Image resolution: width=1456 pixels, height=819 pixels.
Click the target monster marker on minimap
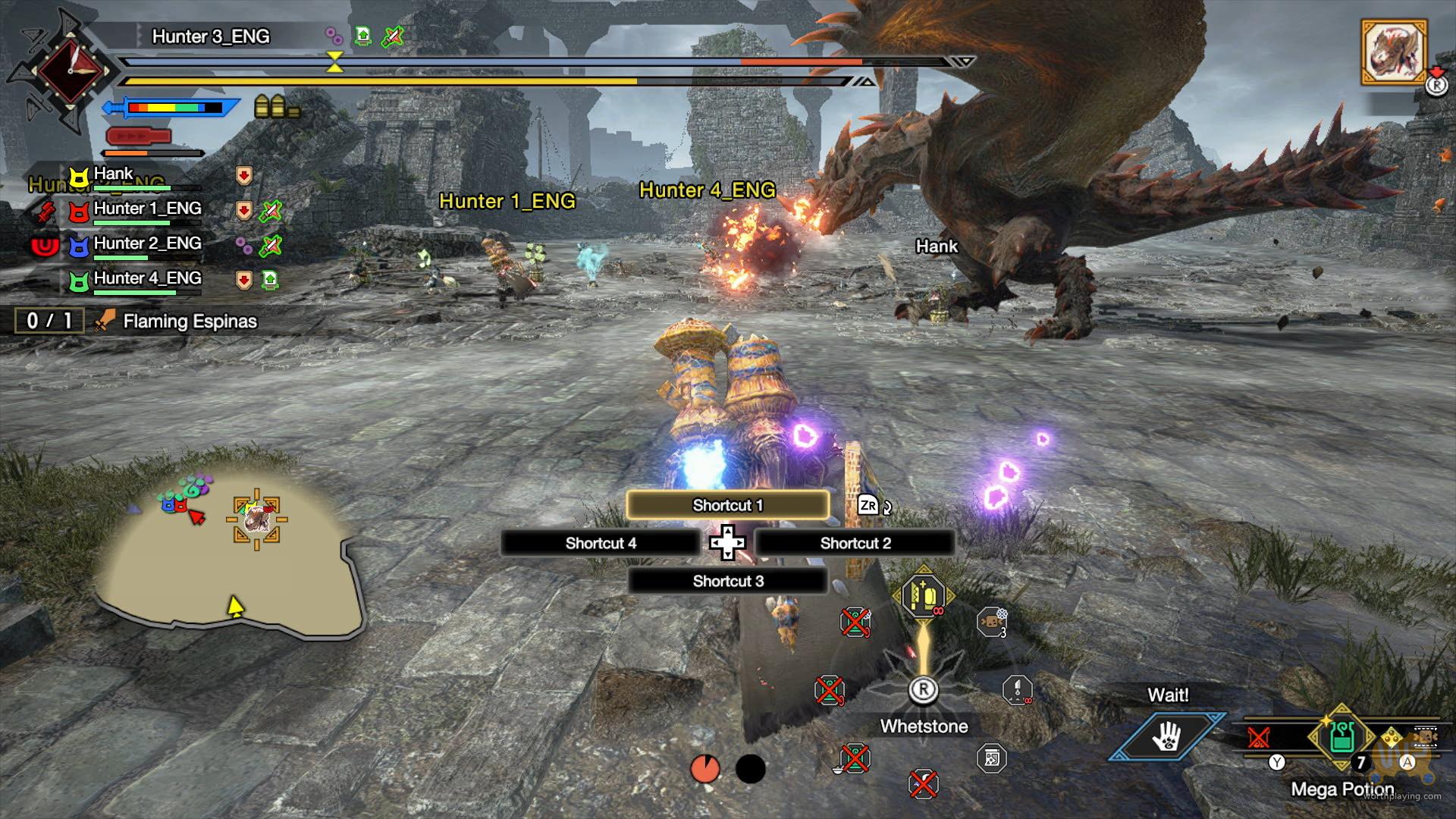[256, 519]
